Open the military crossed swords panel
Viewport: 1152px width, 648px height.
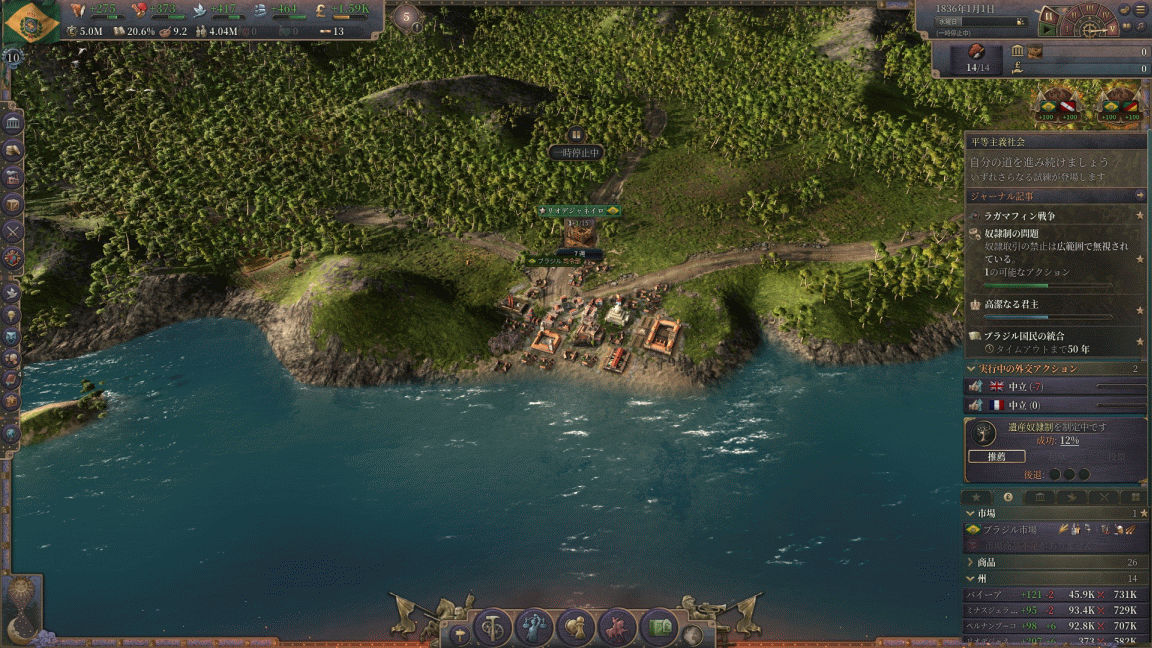13,231
